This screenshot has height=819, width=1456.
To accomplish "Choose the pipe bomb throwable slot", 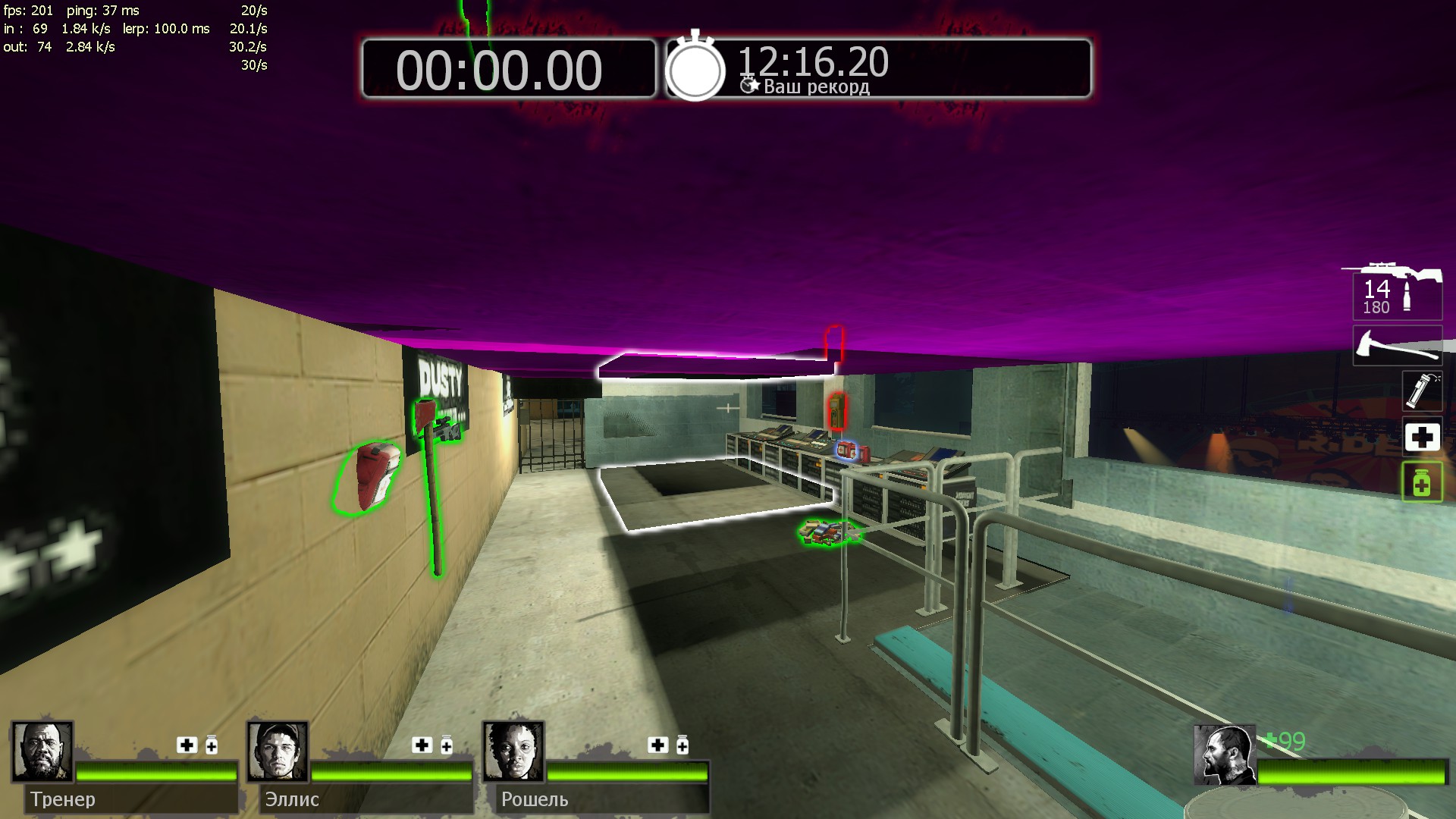I will [x=1420, y=390].
